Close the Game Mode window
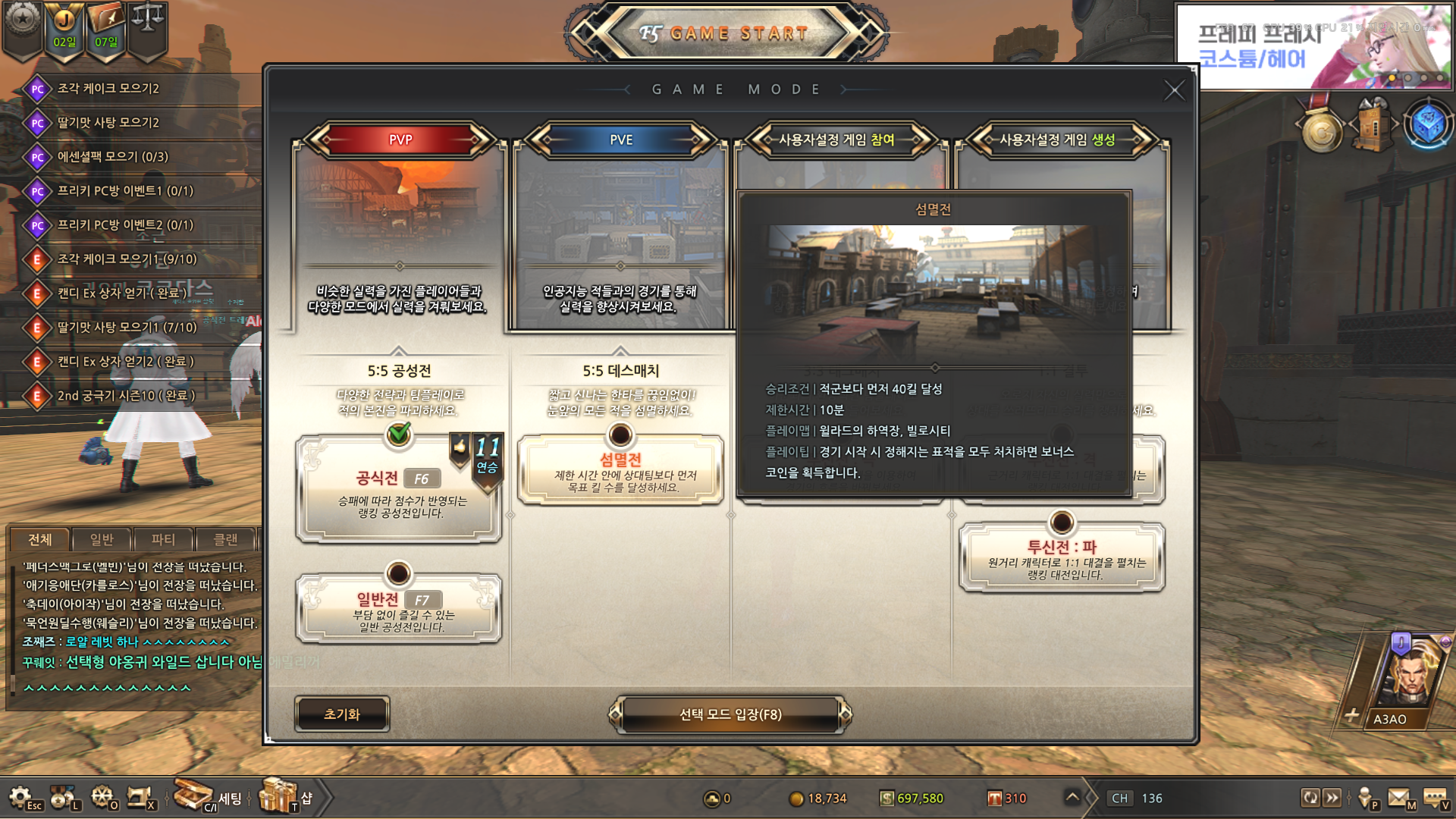Viewport: 1456px width, 819px height. coord(1173,91)
